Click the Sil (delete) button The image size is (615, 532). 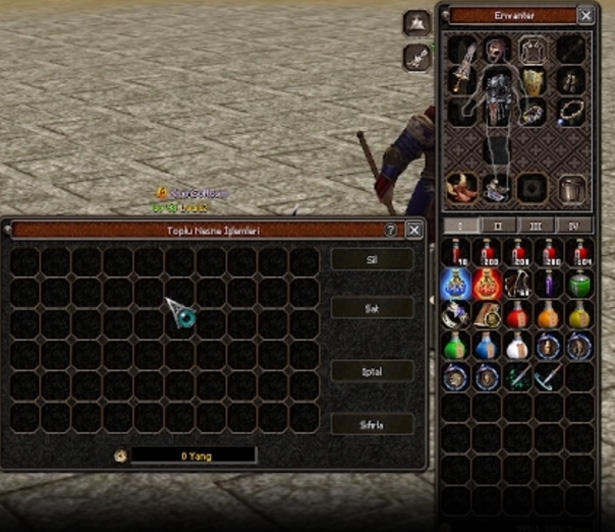click(x=372, y=259)
